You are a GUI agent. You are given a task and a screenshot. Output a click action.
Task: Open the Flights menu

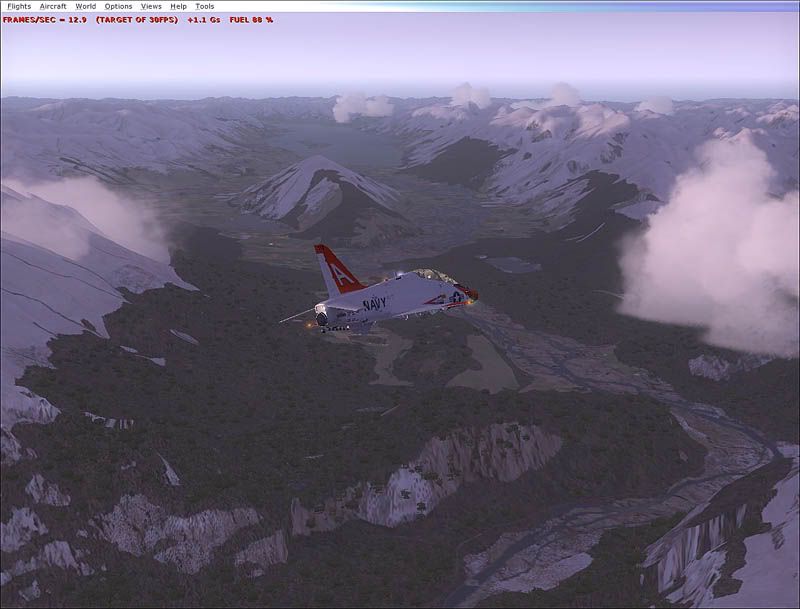pyautogui.click(x=19, y=6)
